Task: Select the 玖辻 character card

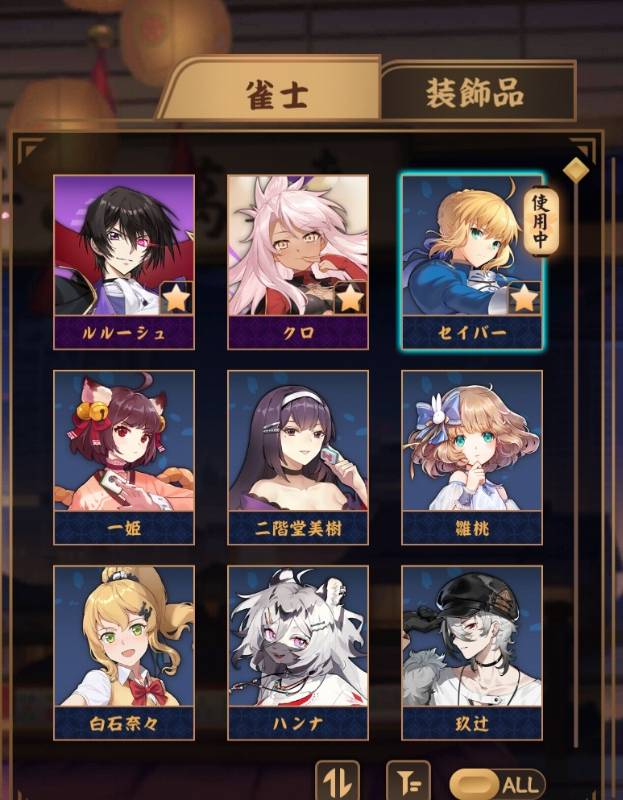Action: 471,652
